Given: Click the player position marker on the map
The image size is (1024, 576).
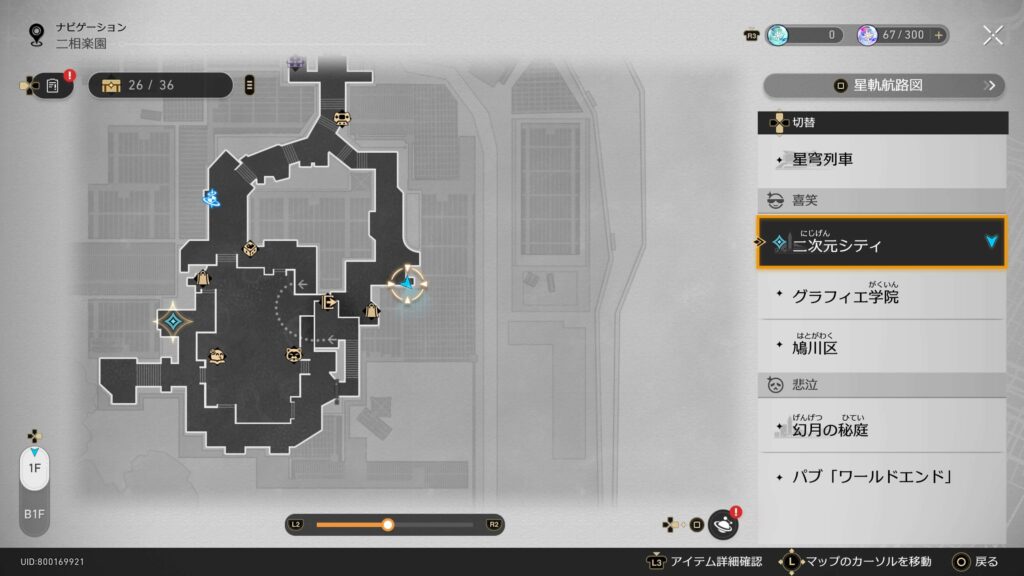Looking at the screenshot, I should point(407,284).
